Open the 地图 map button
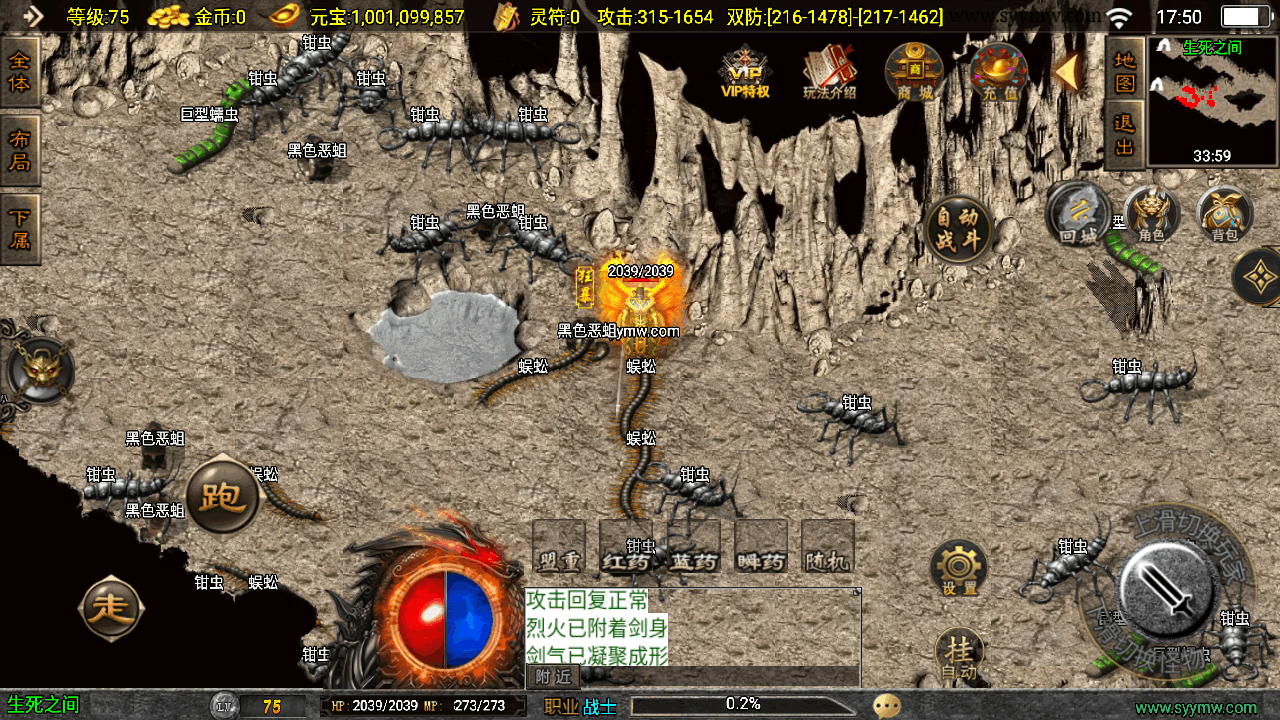 pyautogui.click(x=1125, y=70)
